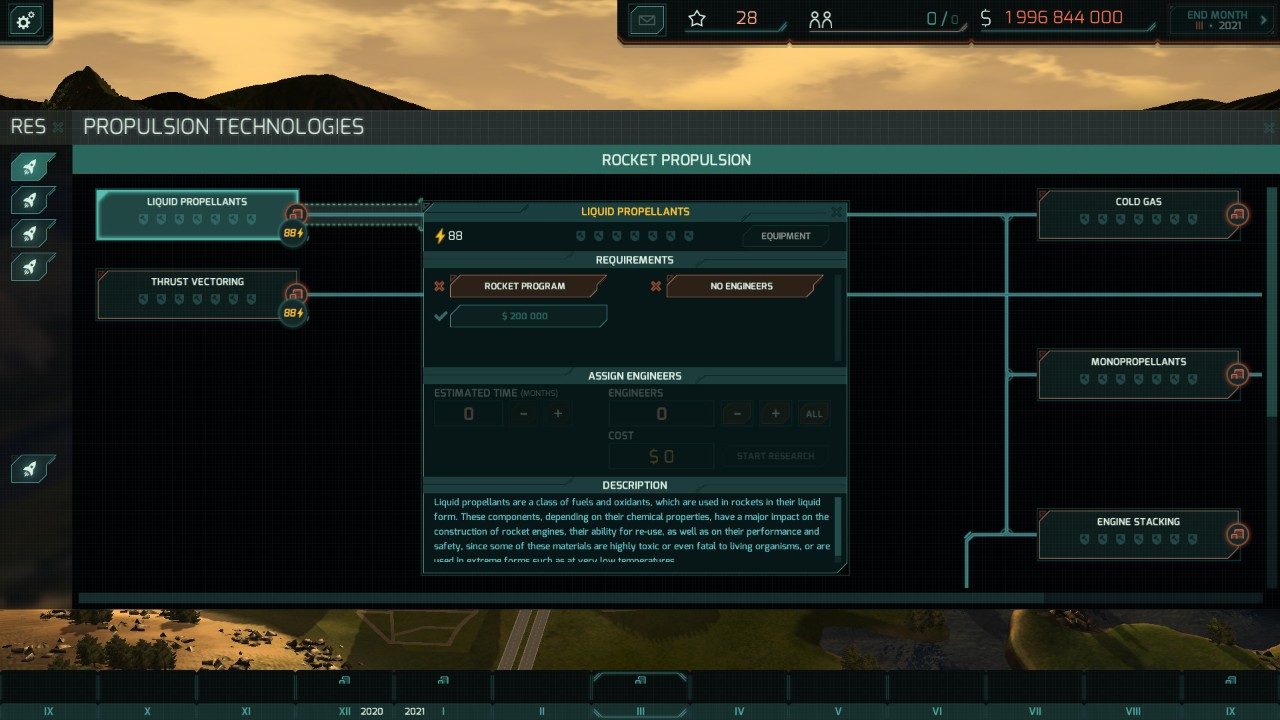1280x720 pixels.
Task: Open the Equipment button in Liquid Propellants panel
Action: tap(786, 236)
